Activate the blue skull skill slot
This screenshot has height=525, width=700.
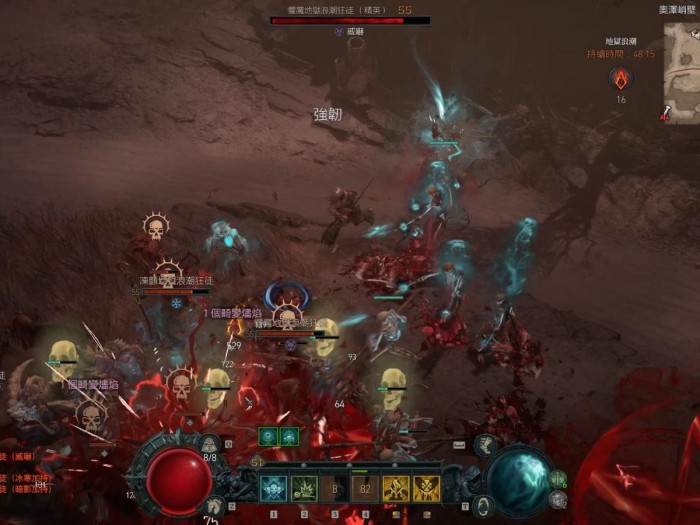click(x=273, y=488)
